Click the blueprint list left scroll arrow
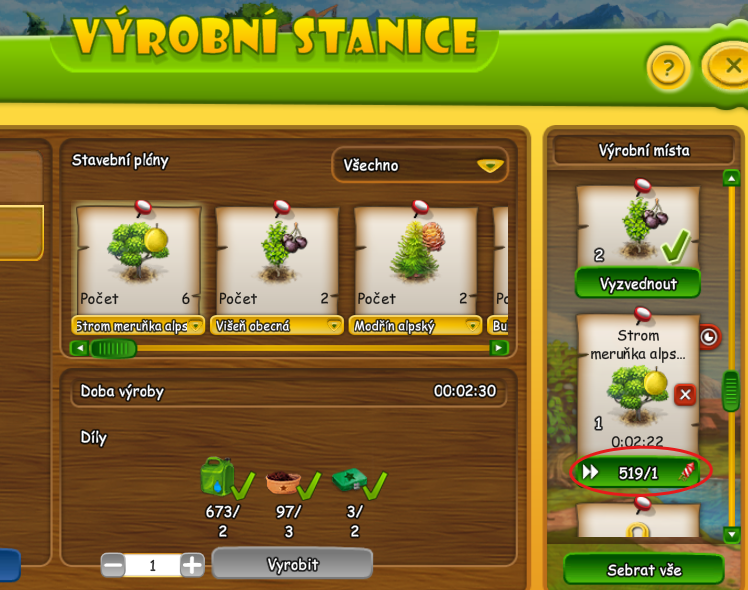The width and height of the screenshot is (748, 590). (78, 348)
